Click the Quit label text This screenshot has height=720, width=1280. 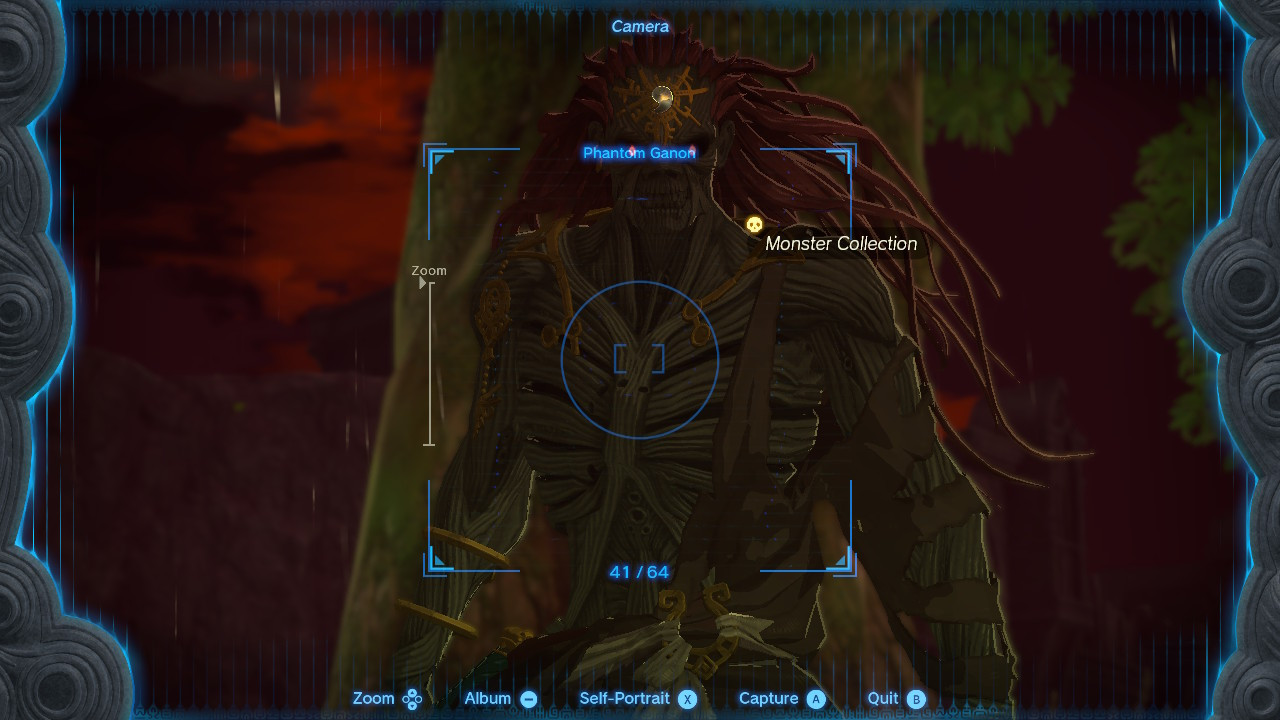[x=885, y=698]
